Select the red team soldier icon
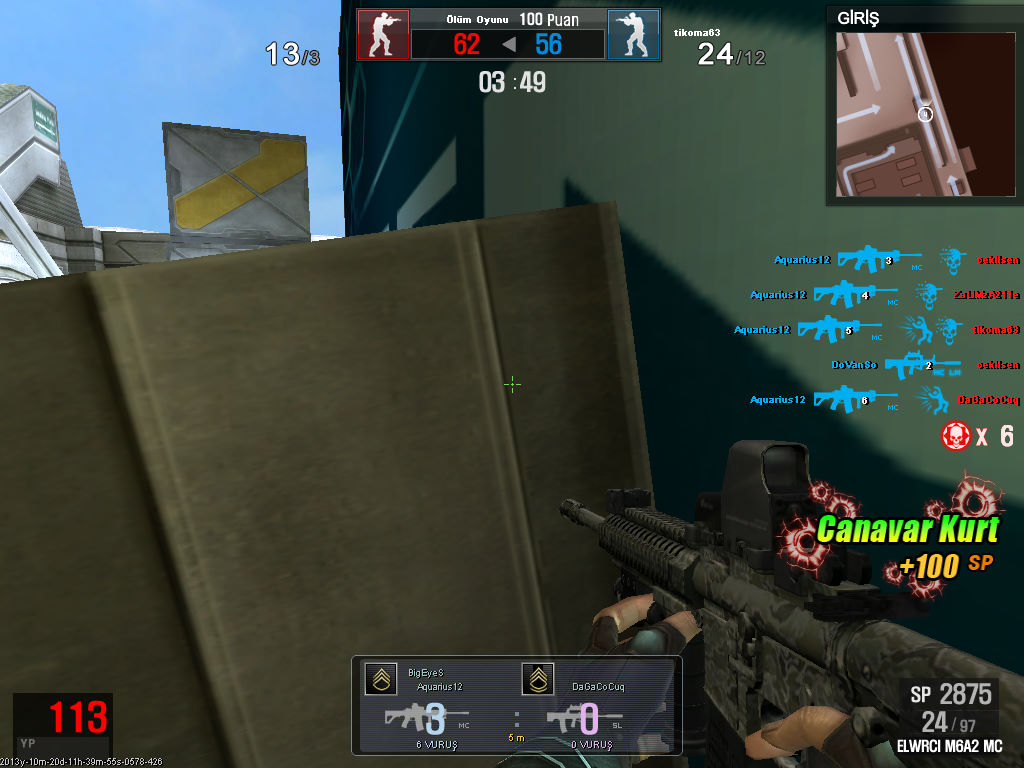The image size is (1024, 768). pos(383,35)
